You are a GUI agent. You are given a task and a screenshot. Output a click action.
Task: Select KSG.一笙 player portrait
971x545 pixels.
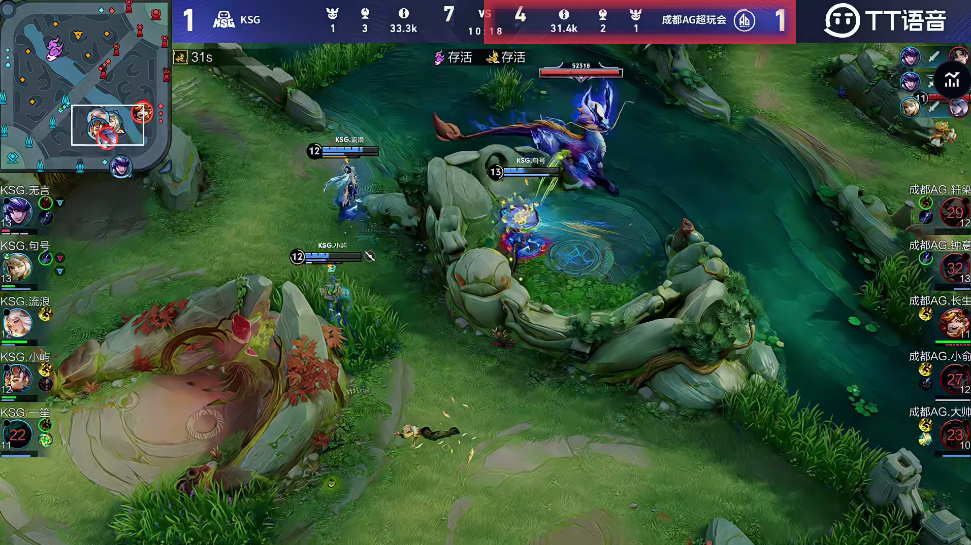pos(17,433)
